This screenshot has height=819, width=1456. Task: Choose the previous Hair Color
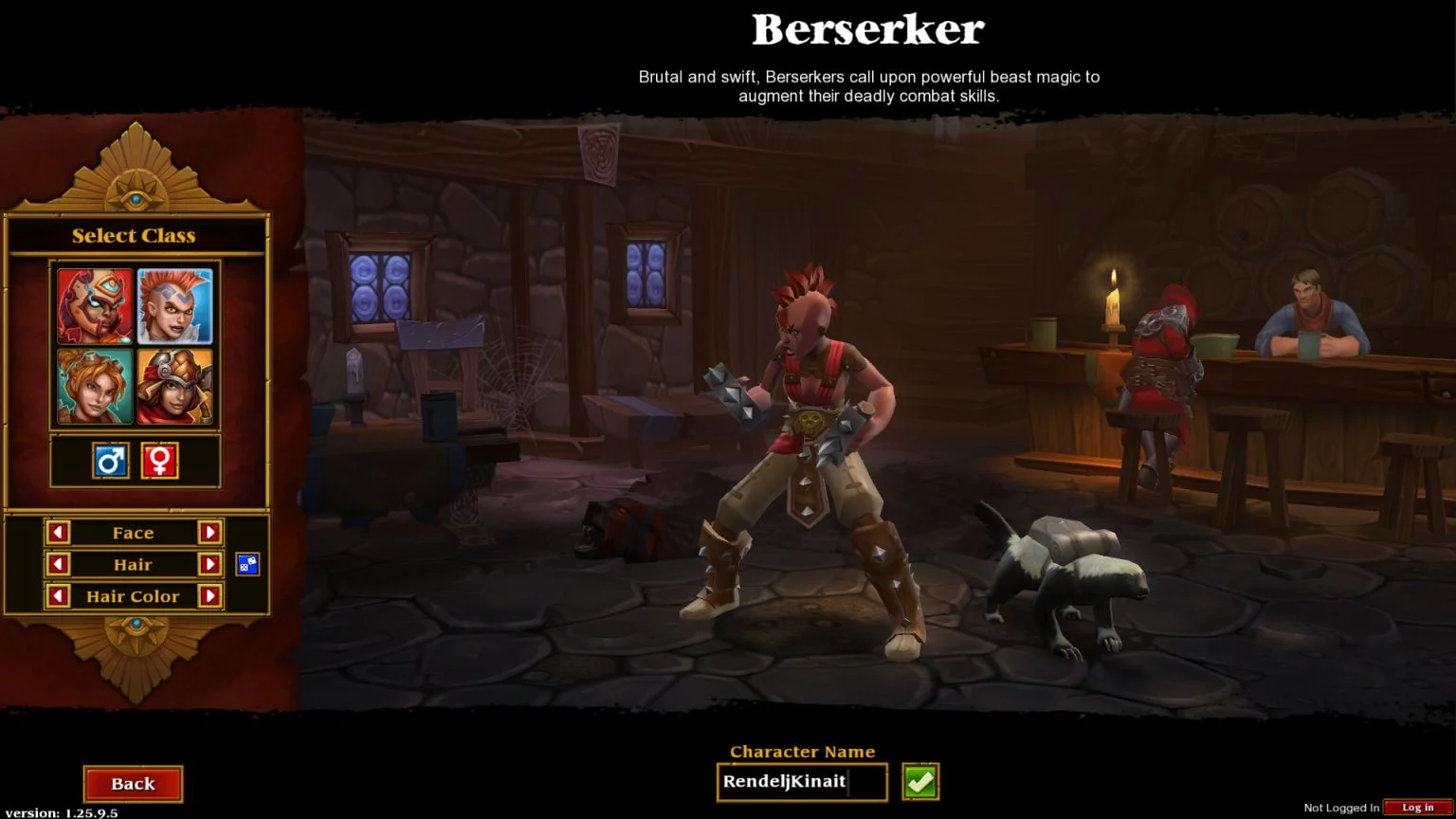[x=58, y=596]
